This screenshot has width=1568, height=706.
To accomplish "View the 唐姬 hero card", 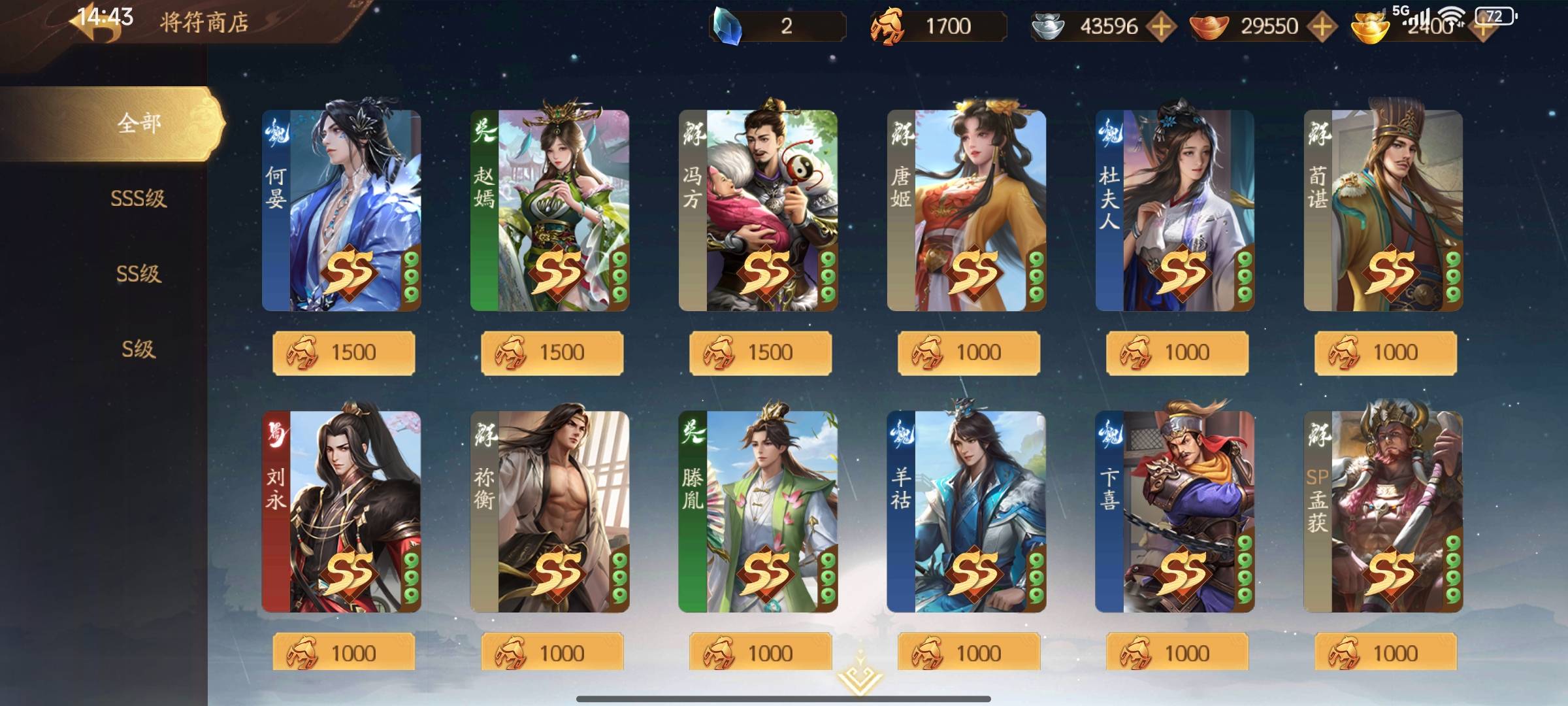I will click(x=966, y=210).
